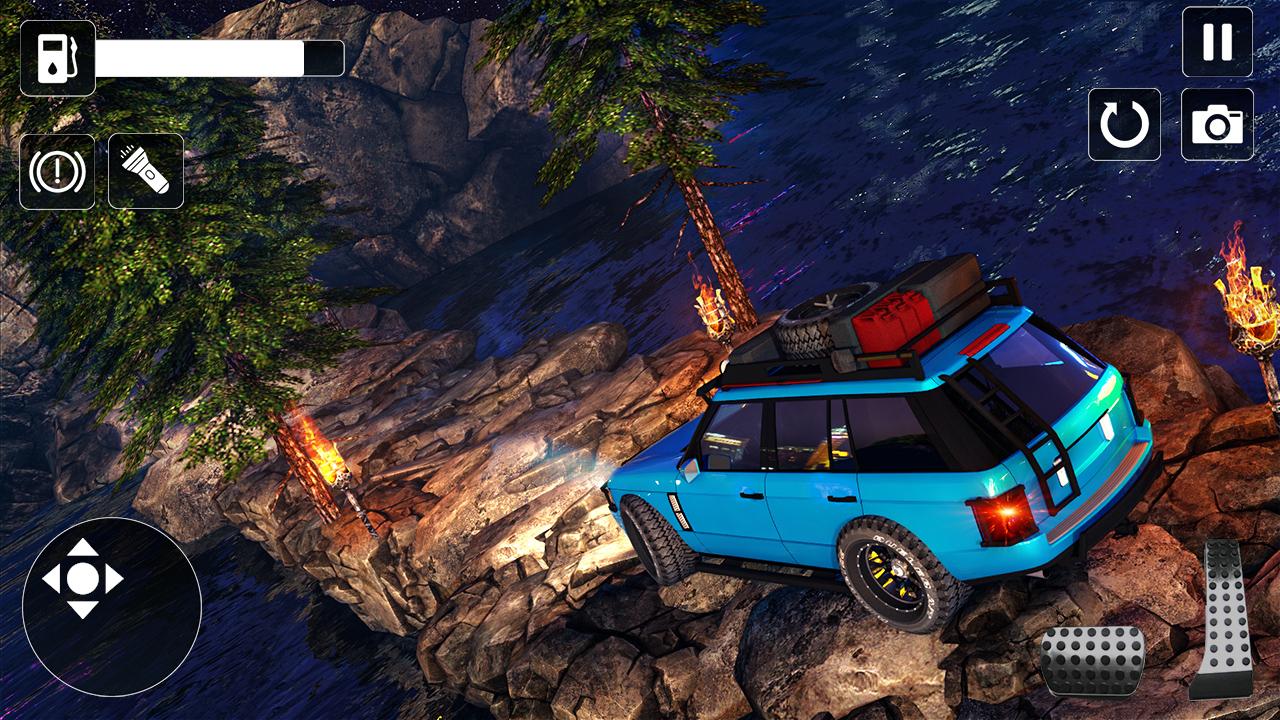
Task: Click the directional steering pad
Action: [83, 578]
